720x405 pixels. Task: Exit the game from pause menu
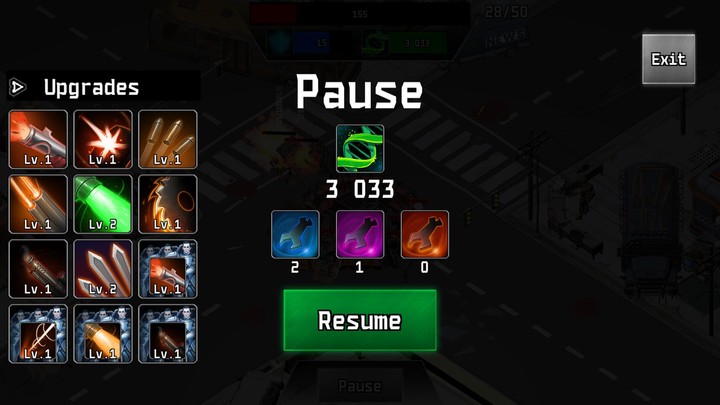[668, 59]
